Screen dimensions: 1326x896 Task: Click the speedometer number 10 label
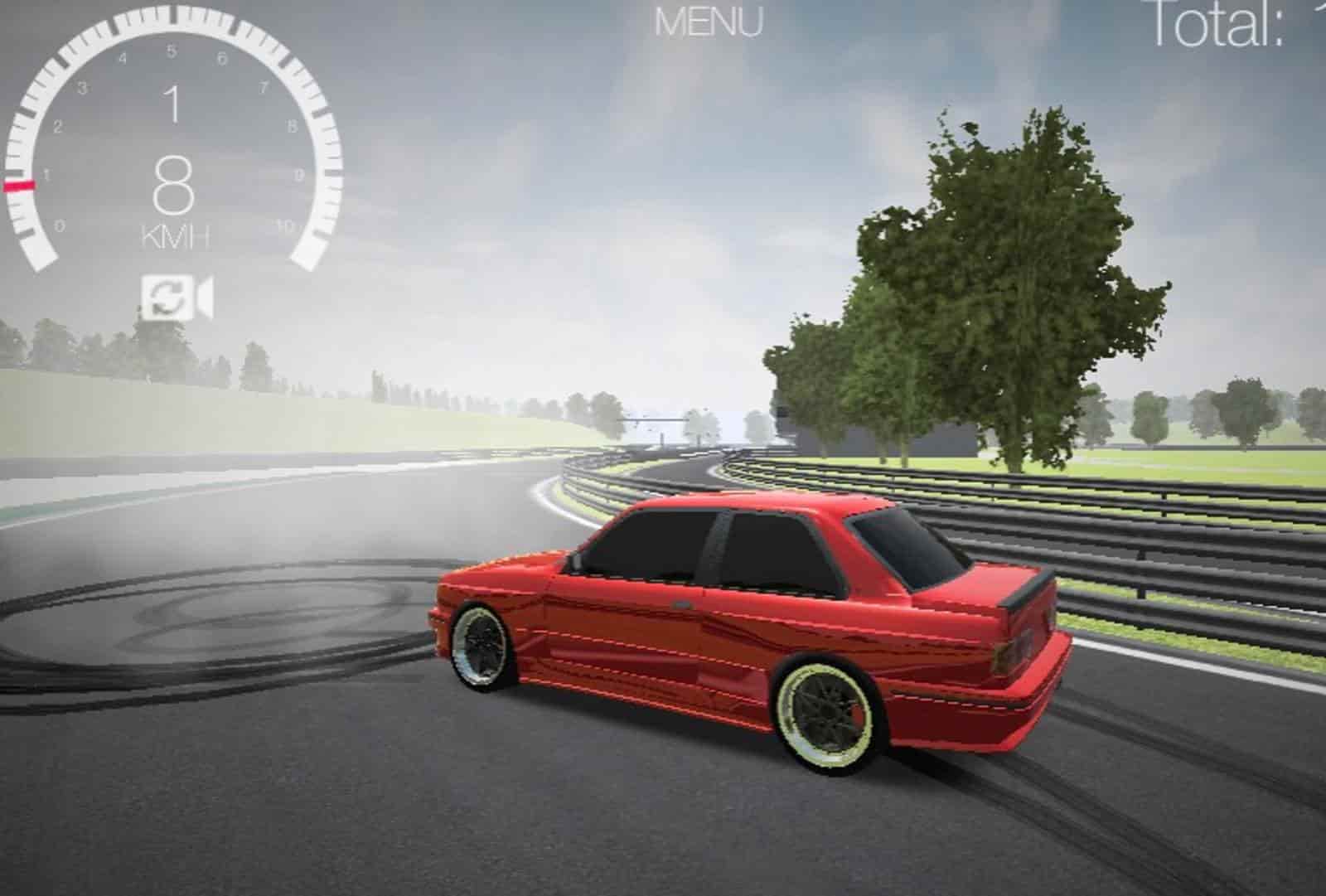pyautogui.click(x=284, y=224)
